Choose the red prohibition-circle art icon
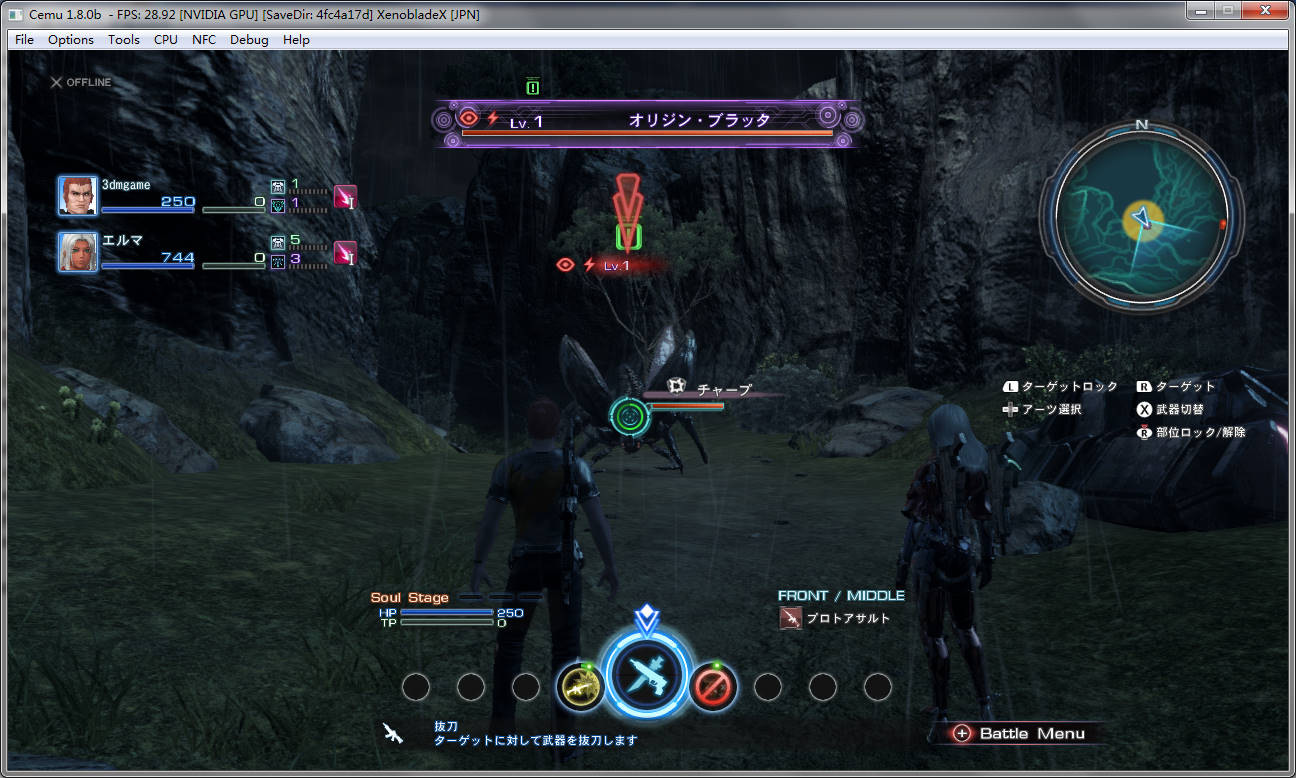The height and width of the screenshot is (778, 1296). (714, 686)
